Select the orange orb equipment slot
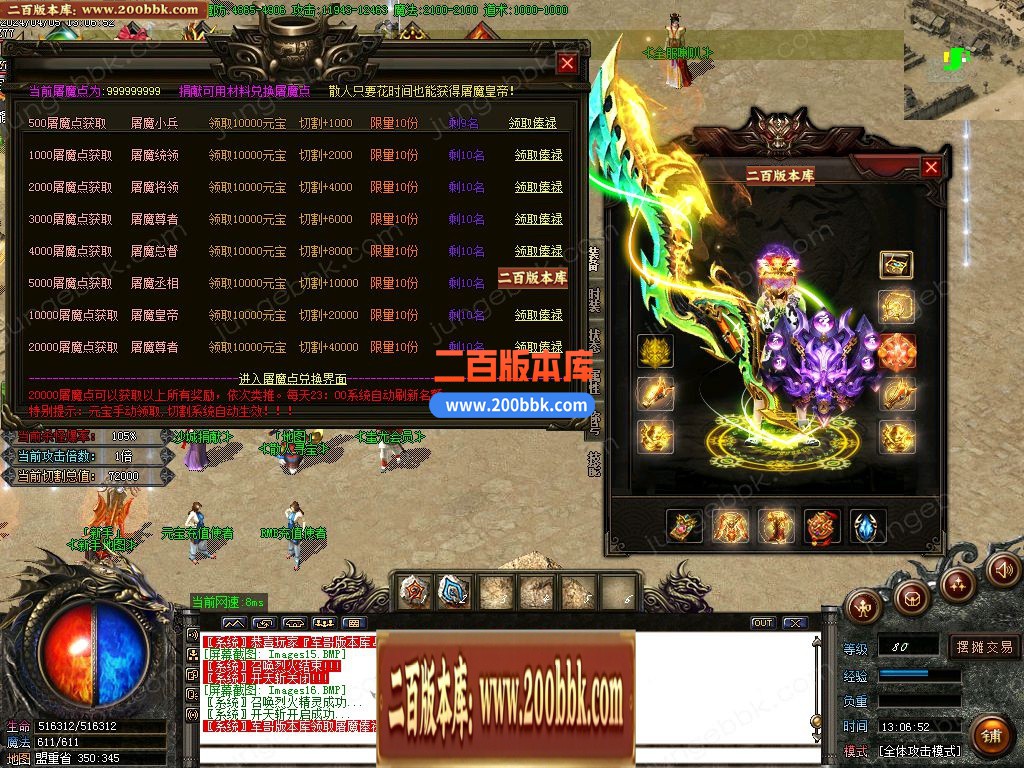Screen dimensions: 1024x768 click(x=896, y=351)
